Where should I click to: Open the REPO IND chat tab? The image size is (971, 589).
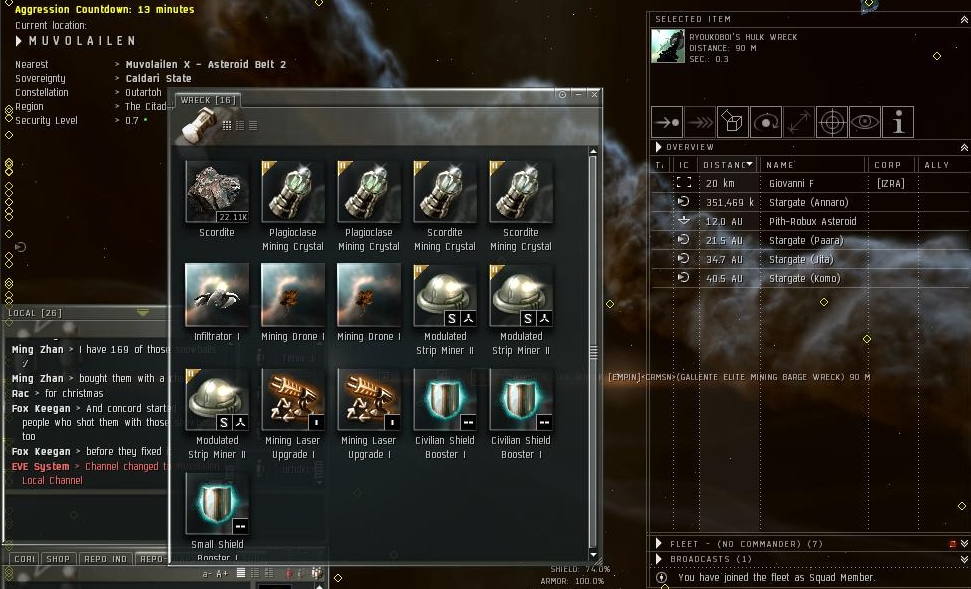[x=105, y=559]
